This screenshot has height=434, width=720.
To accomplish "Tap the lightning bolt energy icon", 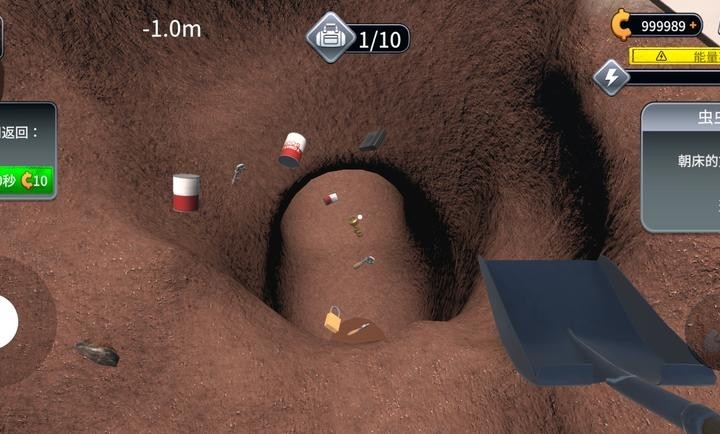I will pyautogui.click(x=611, y=77).
